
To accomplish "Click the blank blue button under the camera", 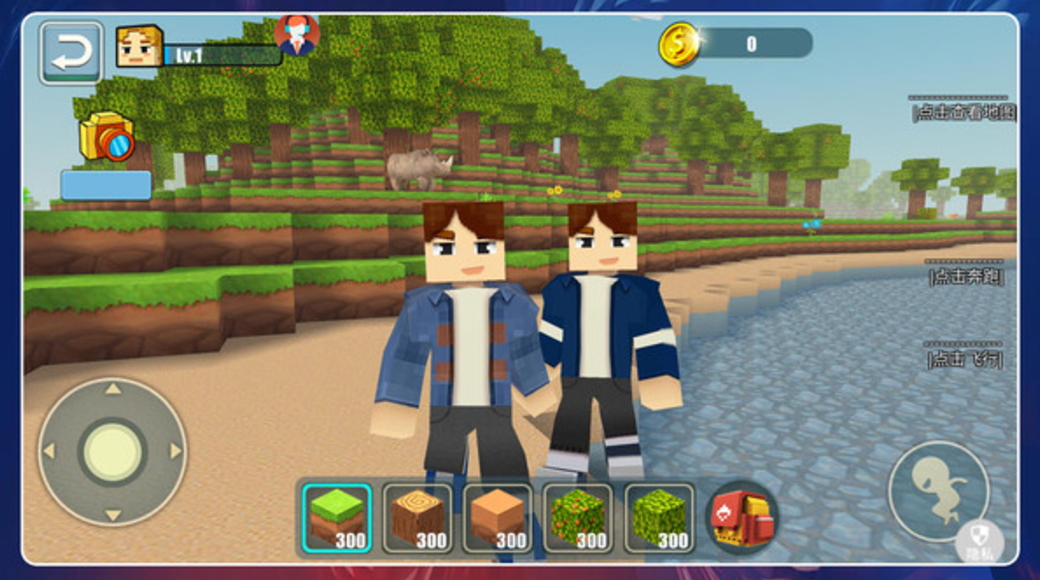I will point(106,185).
